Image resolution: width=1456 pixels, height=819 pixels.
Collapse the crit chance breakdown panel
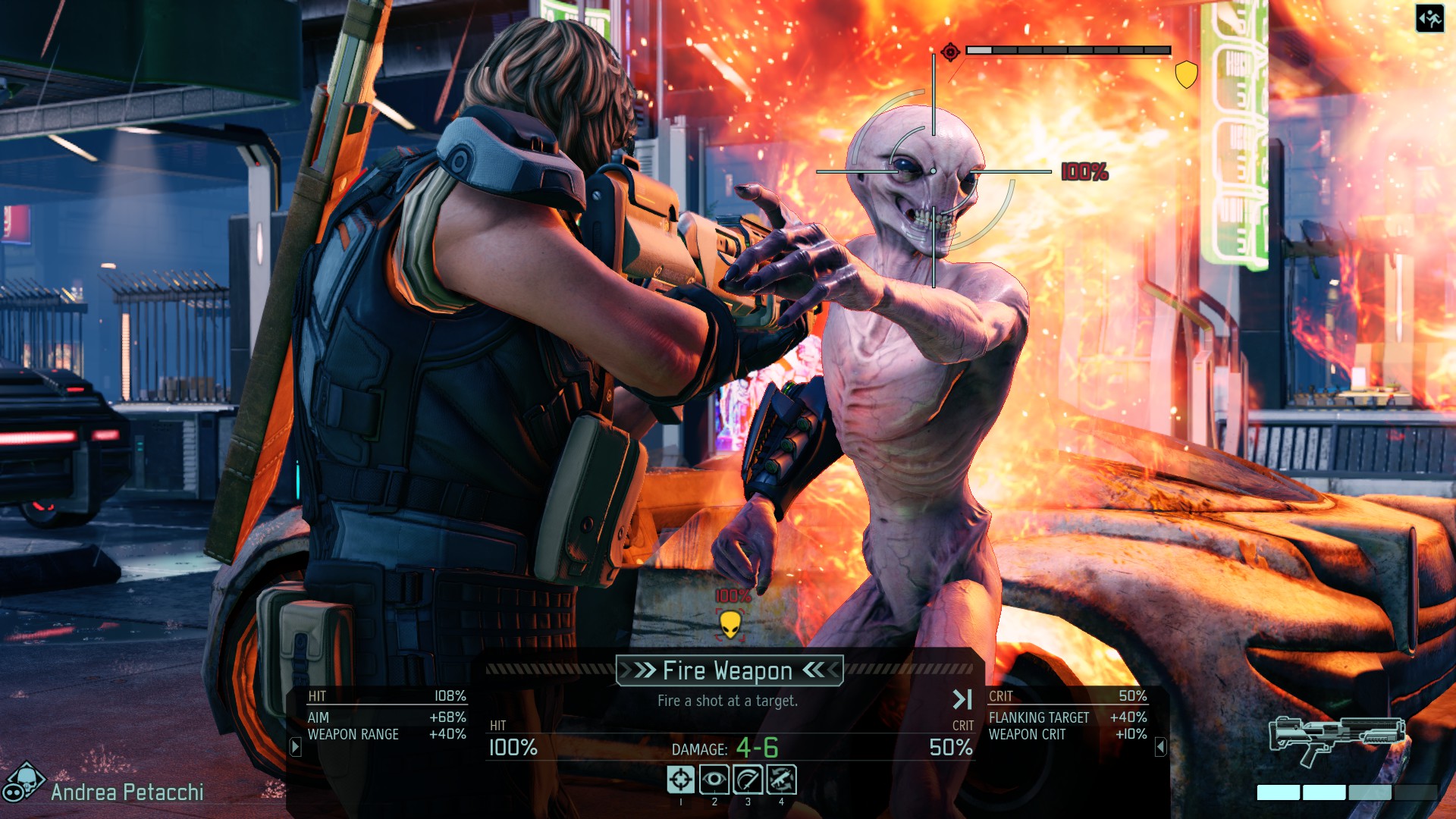(1160, 747)
